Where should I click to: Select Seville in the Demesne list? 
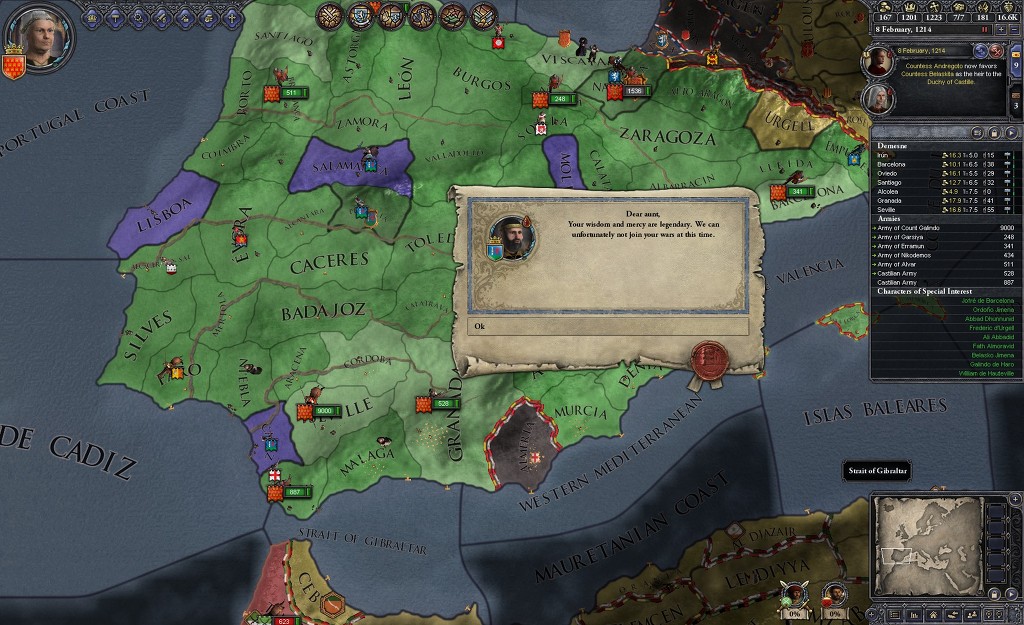coord(888,209)
